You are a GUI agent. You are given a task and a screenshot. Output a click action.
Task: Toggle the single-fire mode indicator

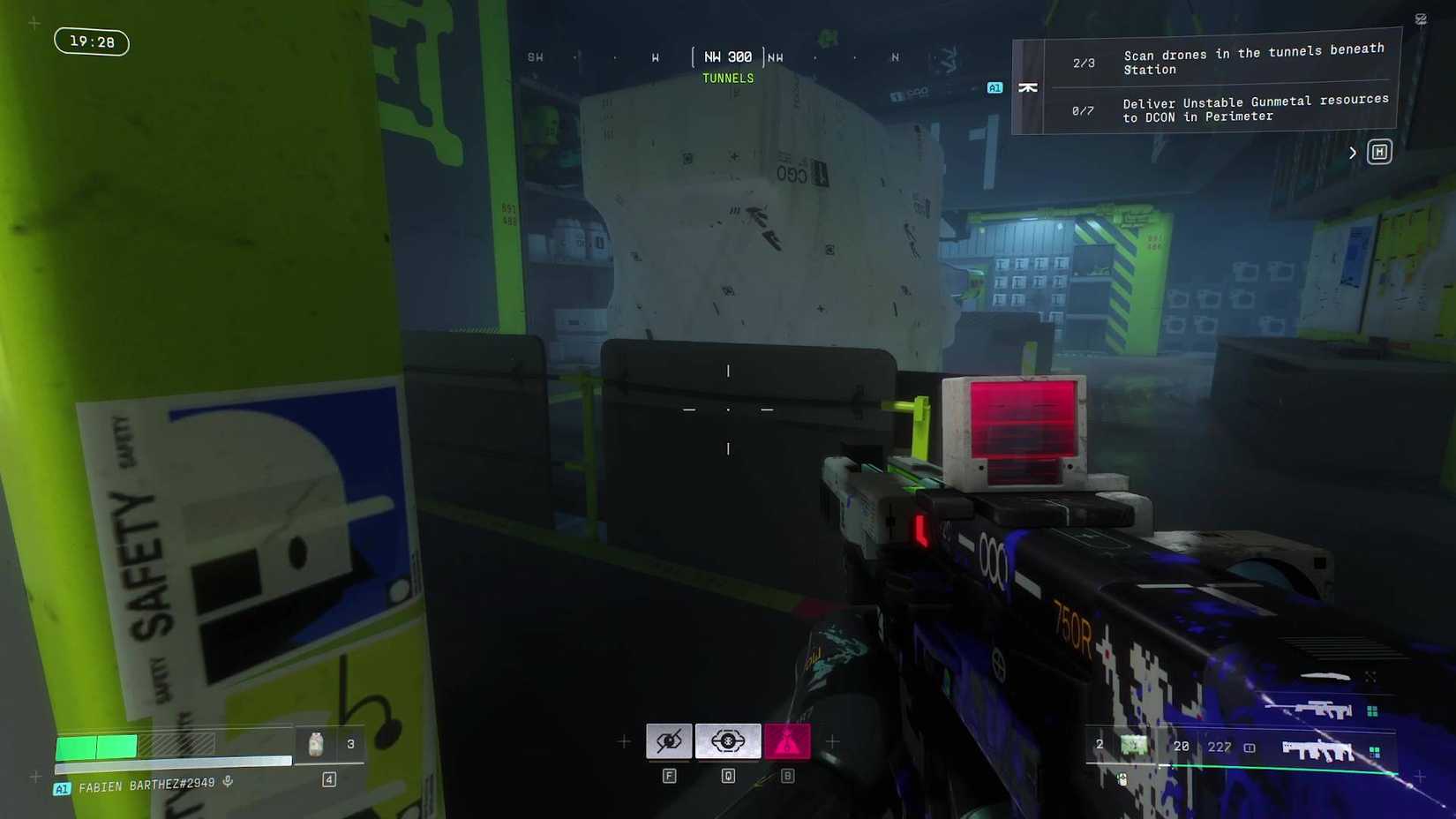(x=1249, y=747)
